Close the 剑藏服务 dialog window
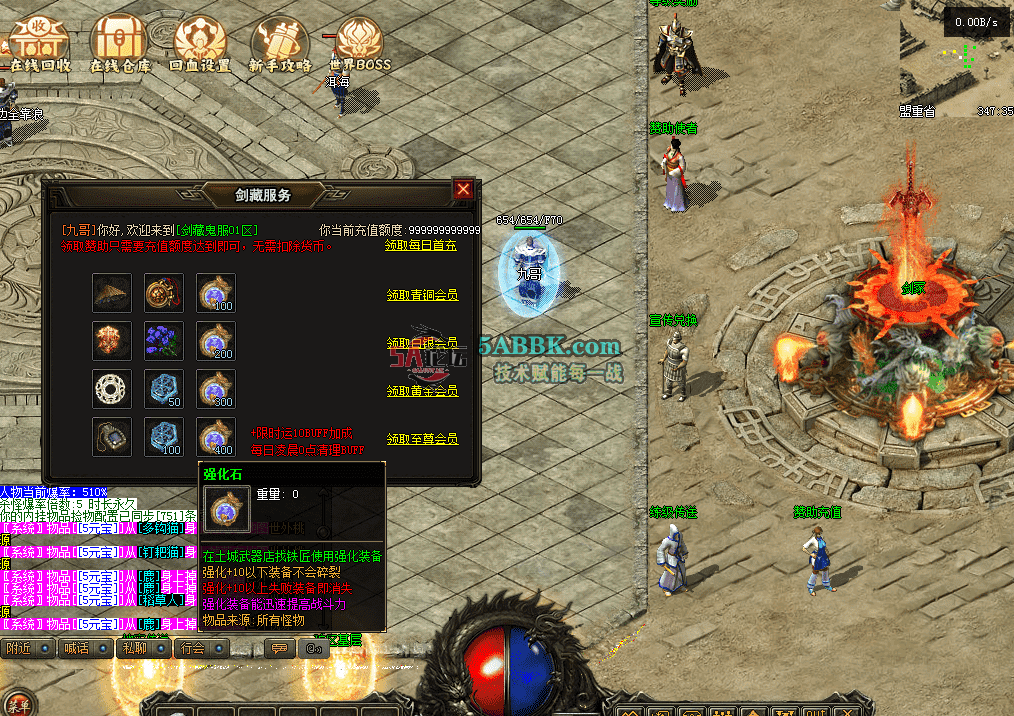Viewport: 1014px width, 716px height. (x=463, y=189)
